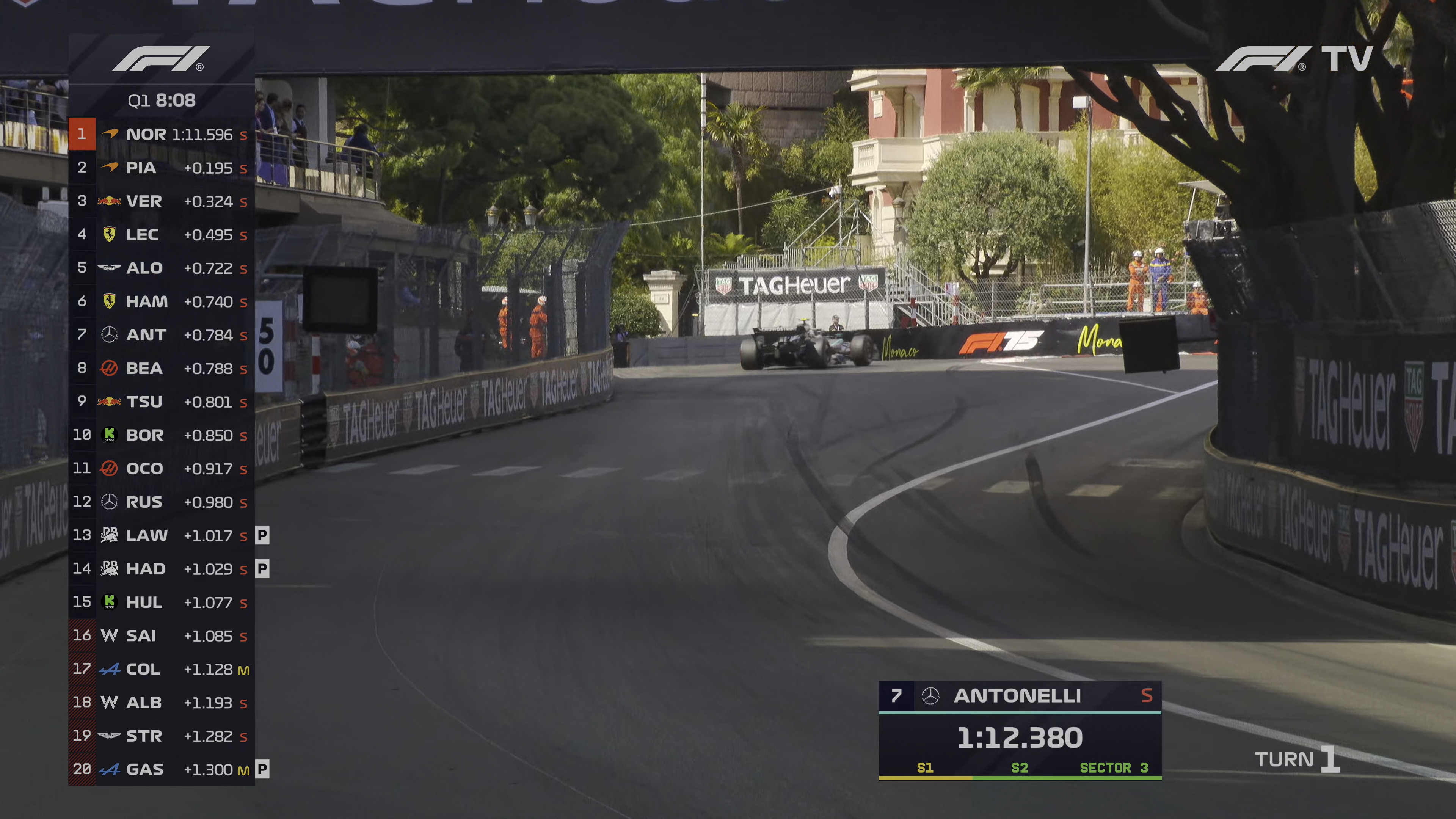Viewport: 1456px width, 819px height.
Task: Select Norris in the timing tower
Action: (161, 135)
